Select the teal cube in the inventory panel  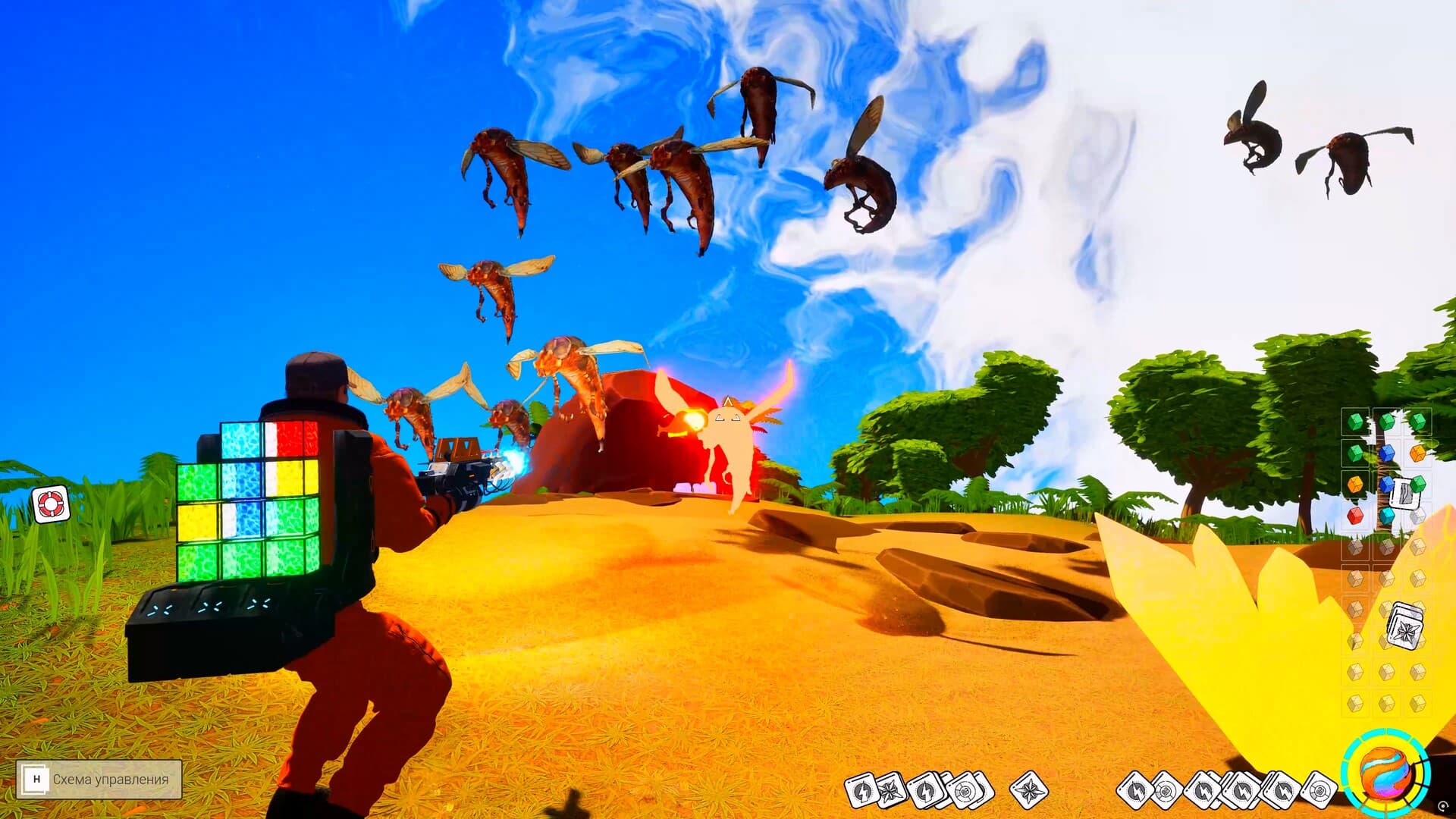pos(1386,514)
